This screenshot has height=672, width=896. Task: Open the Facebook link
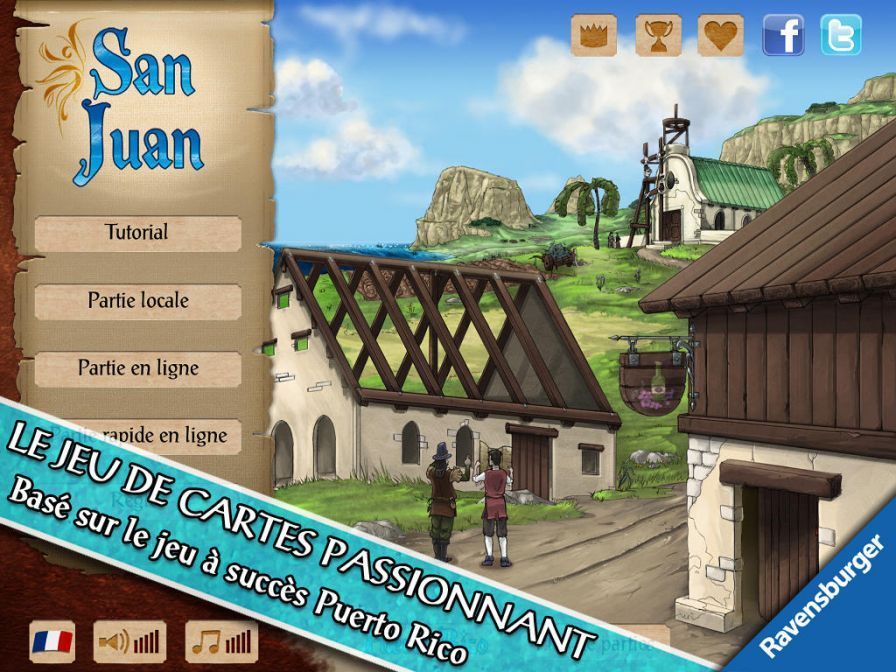783,35
